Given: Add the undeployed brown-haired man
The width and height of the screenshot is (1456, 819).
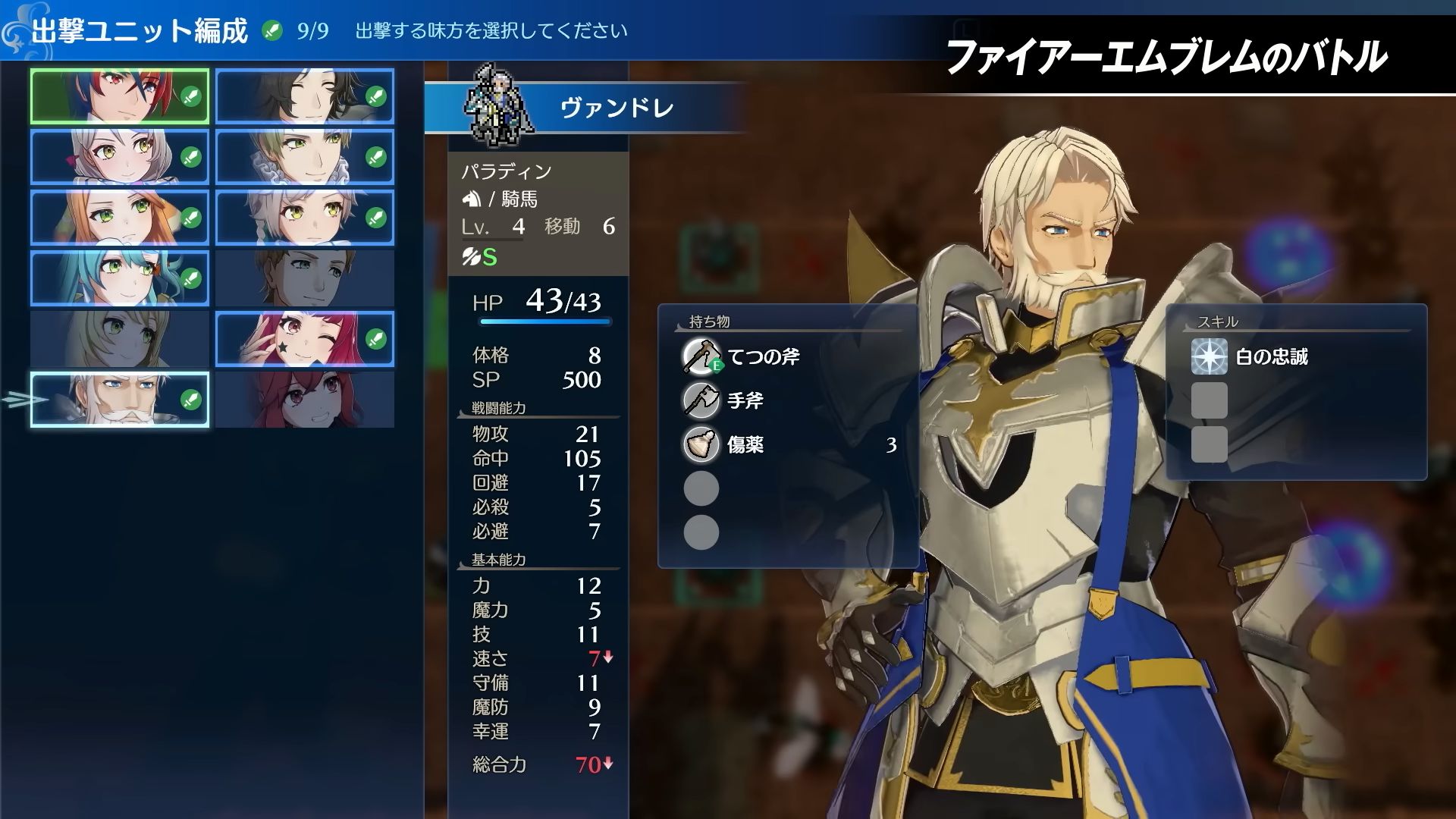Looking at the screenshot, I should point(305,278).
